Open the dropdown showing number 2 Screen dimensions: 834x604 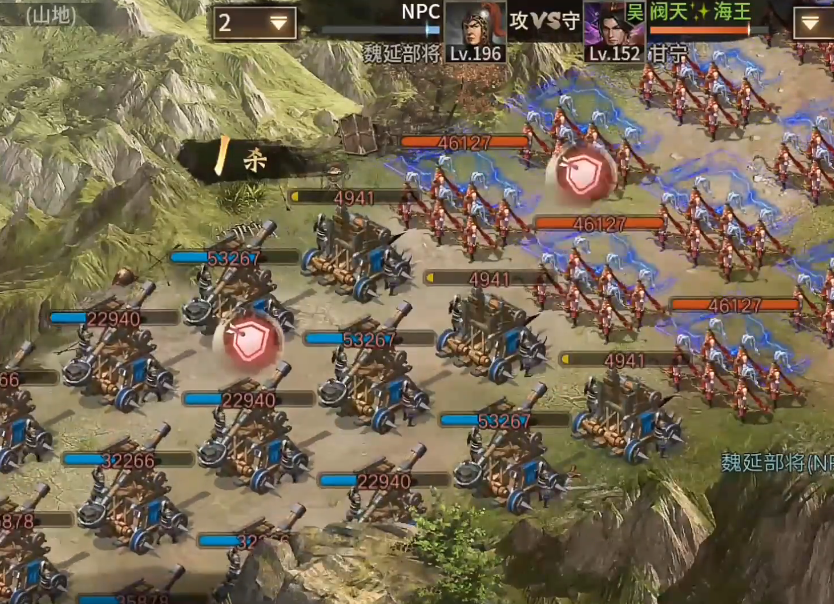click(x=254, y=23)
